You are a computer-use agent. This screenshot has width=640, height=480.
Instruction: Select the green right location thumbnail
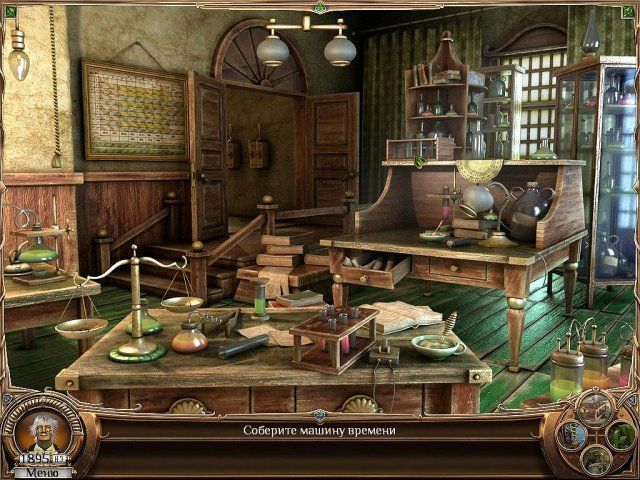tap(620, 436)
